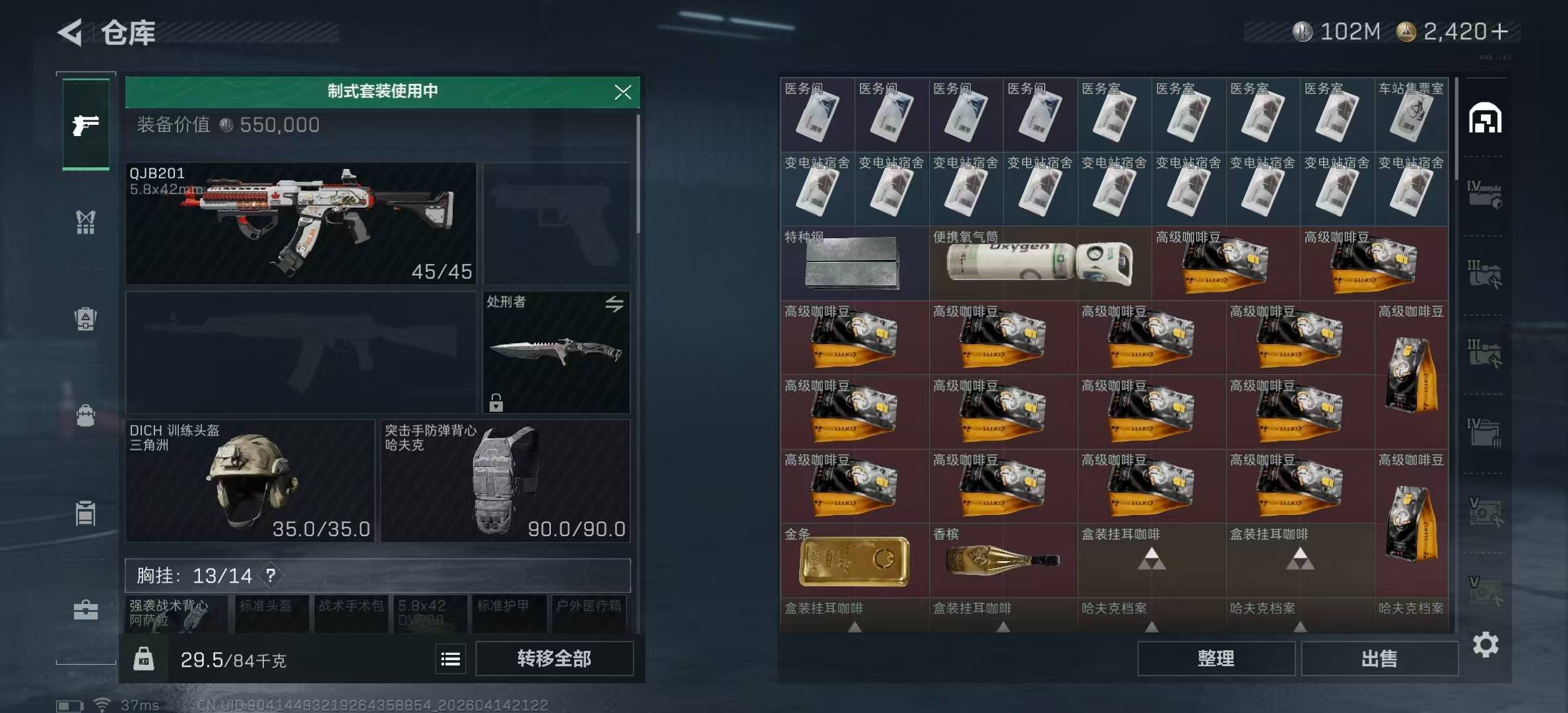Viewport: 1568px width, 713px height.
Task: Add currency with the plus button
Action: 1500,31
